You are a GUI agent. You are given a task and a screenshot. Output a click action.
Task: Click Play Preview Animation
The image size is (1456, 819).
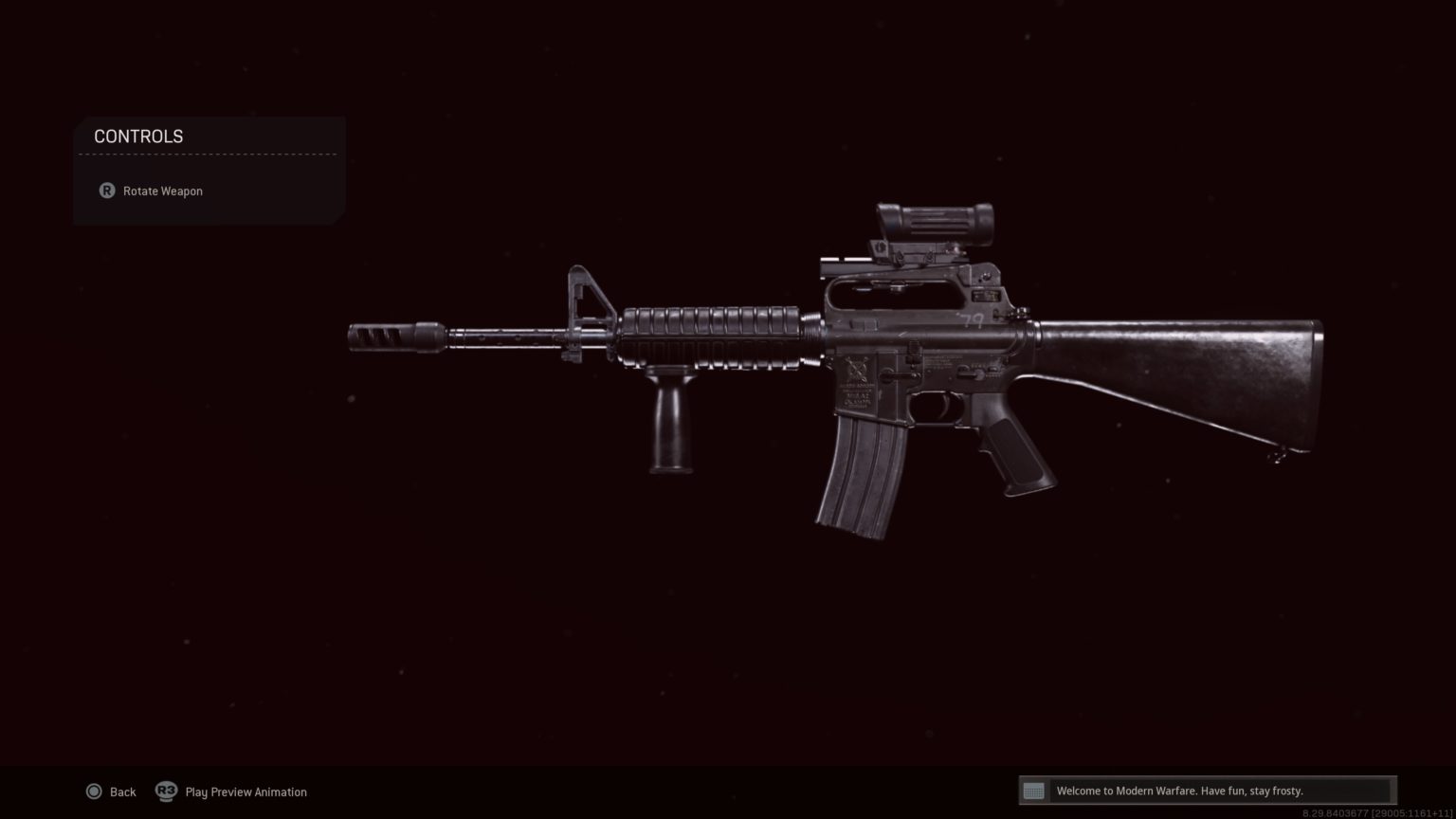[x=246, y=792]
